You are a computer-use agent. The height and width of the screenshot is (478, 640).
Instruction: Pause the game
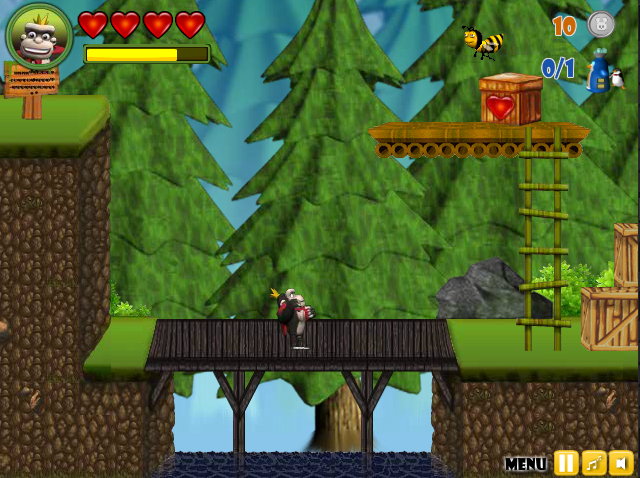[x=566, y=463]
